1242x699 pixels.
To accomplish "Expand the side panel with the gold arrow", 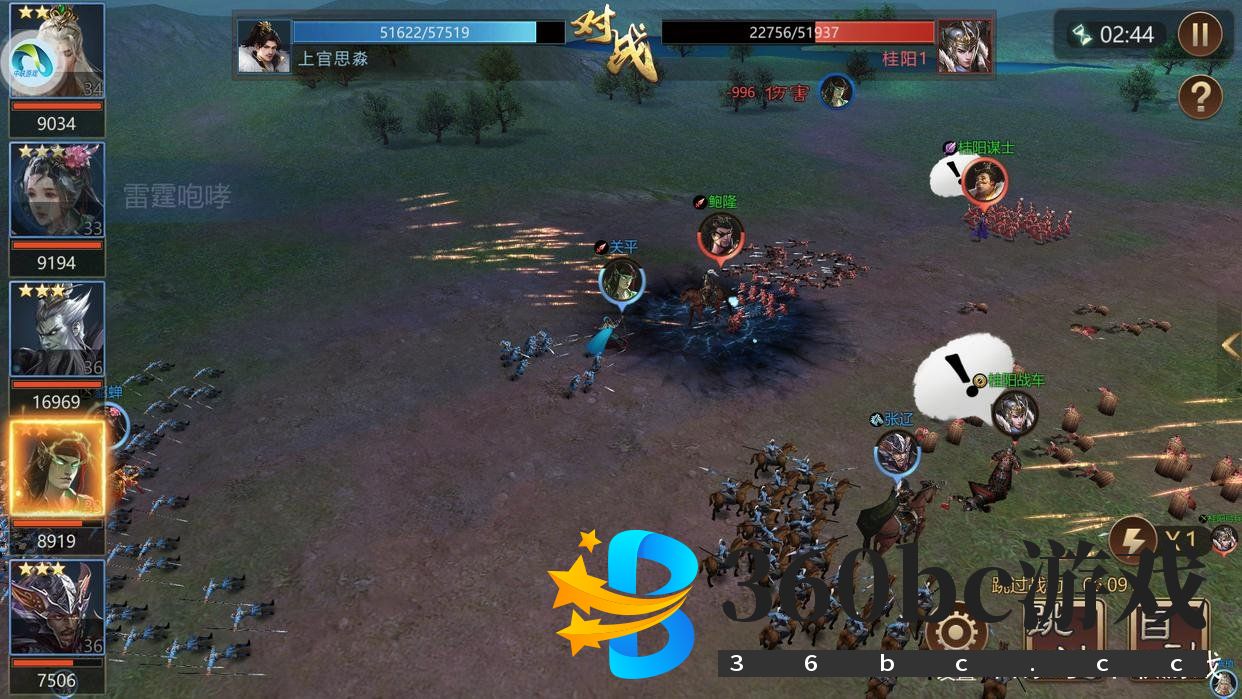I will tap(1230, 346).
